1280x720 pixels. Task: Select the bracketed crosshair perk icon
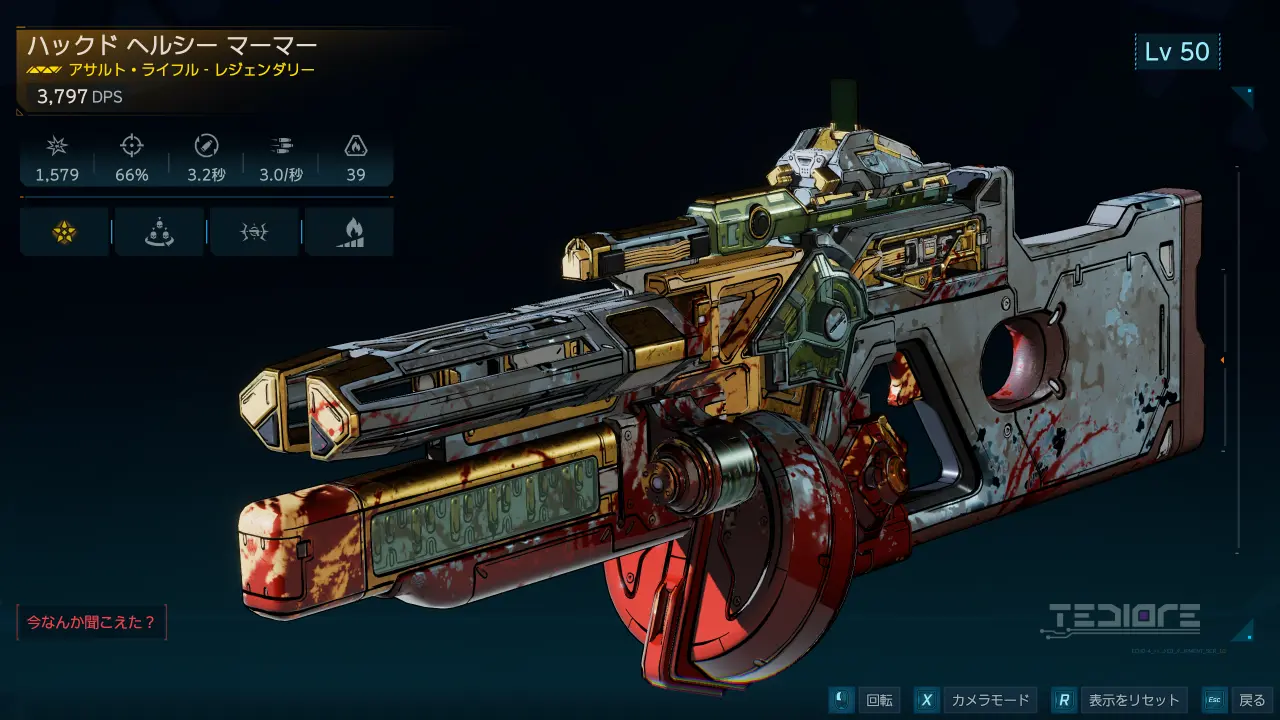click(x=254, y=232)
